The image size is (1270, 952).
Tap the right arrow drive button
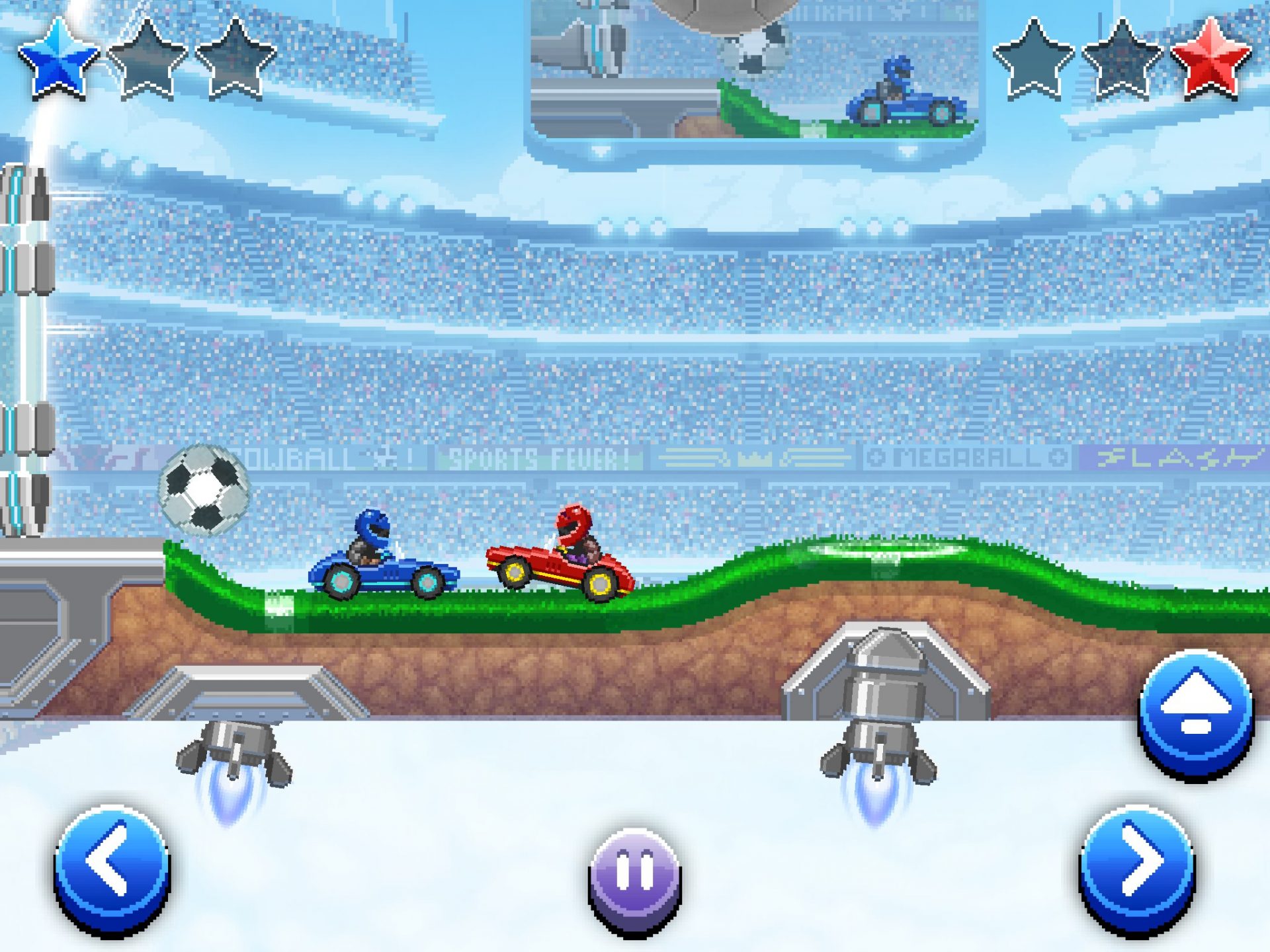[1137, 867]
